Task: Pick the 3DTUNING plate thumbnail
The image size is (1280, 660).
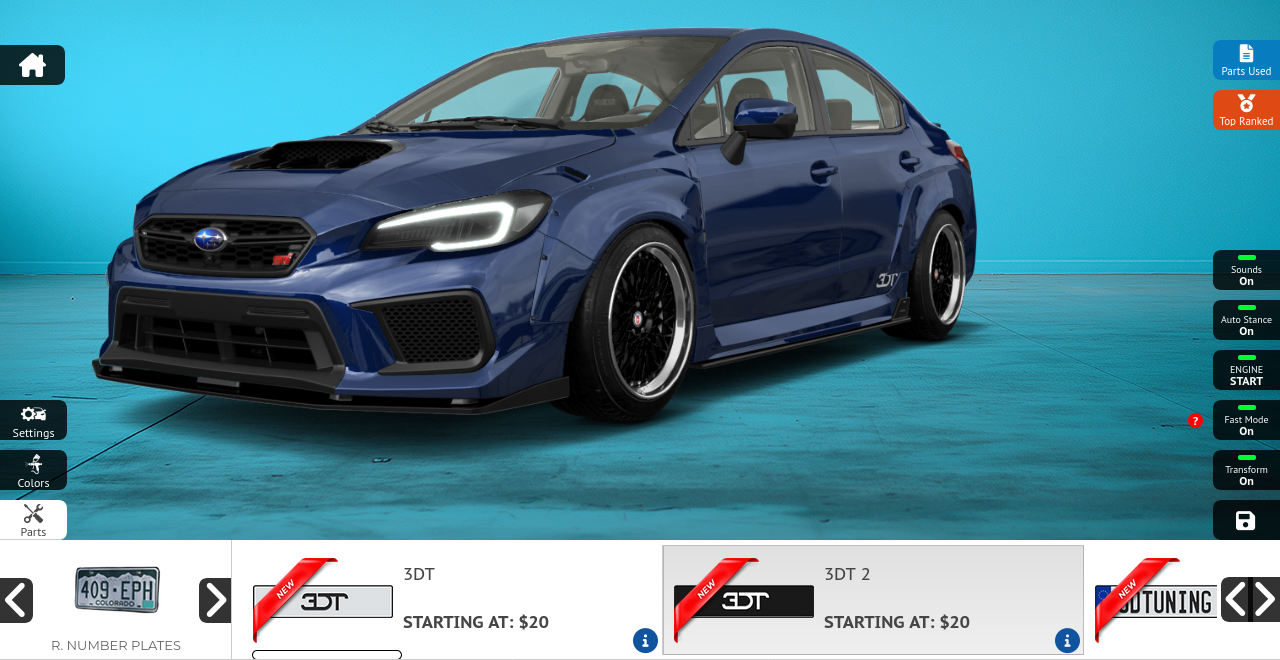Action: tap(1156, 601)
